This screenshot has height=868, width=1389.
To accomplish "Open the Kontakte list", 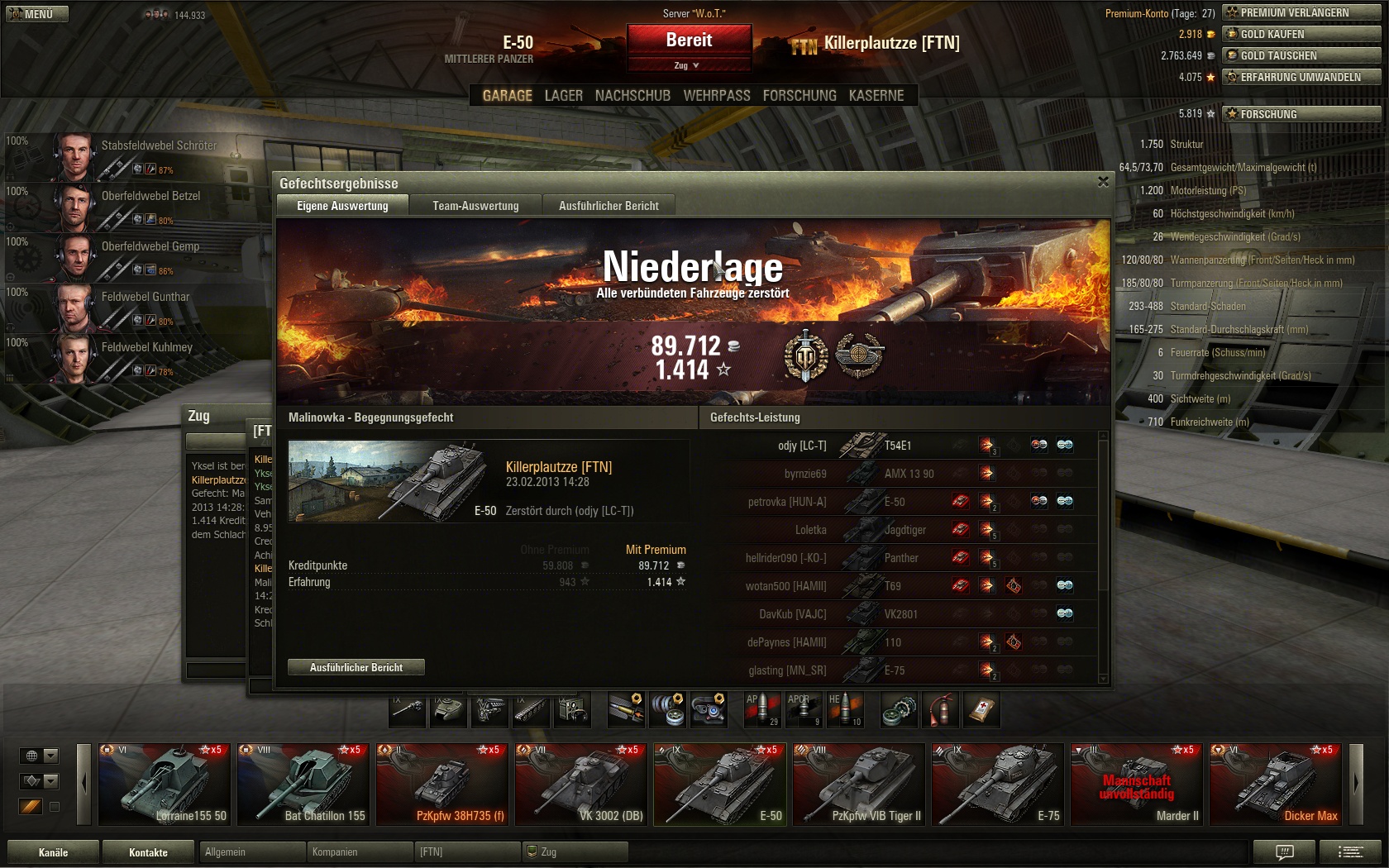I will coord(148,852).
